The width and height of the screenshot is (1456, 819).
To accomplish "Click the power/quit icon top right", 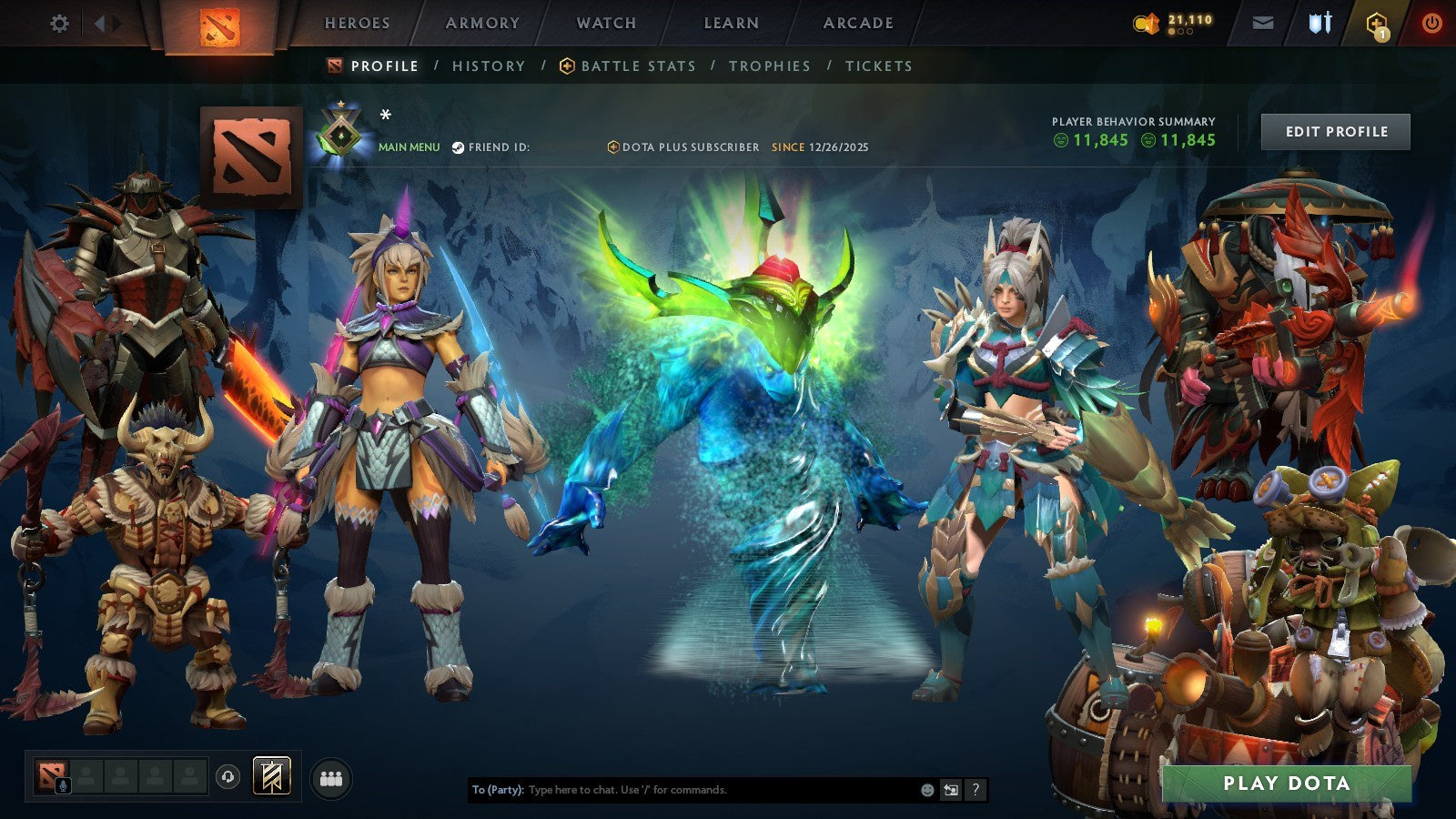I will point(1431,23).
